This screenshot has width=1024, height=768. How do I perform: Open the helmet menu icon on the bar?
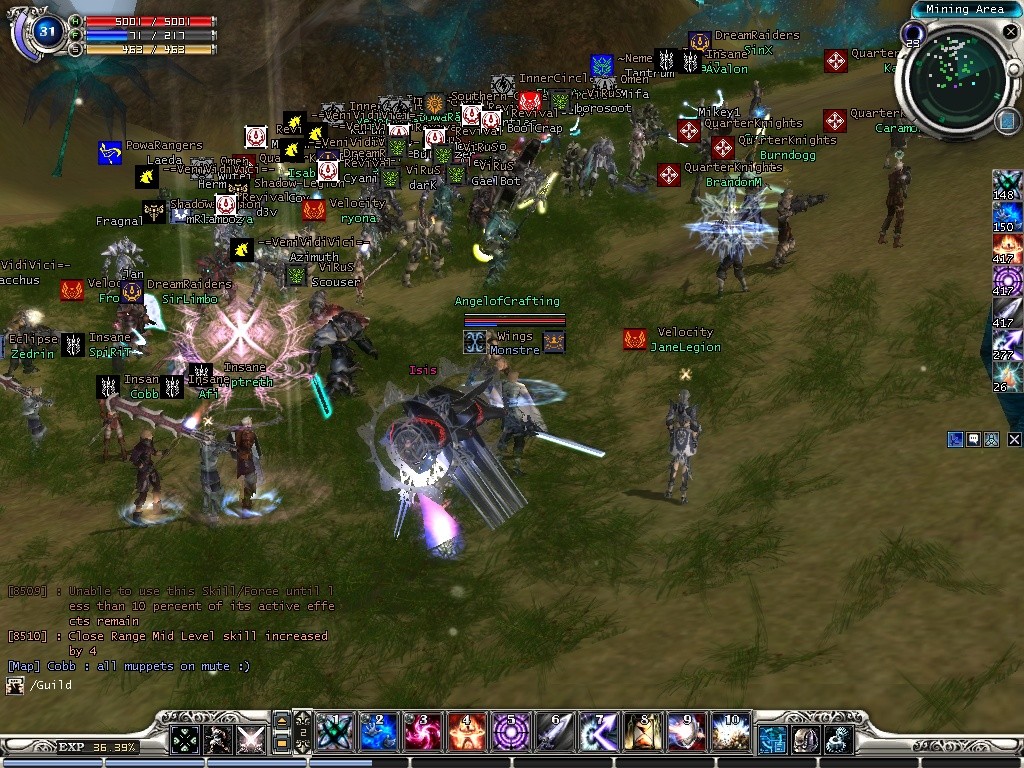805,740
